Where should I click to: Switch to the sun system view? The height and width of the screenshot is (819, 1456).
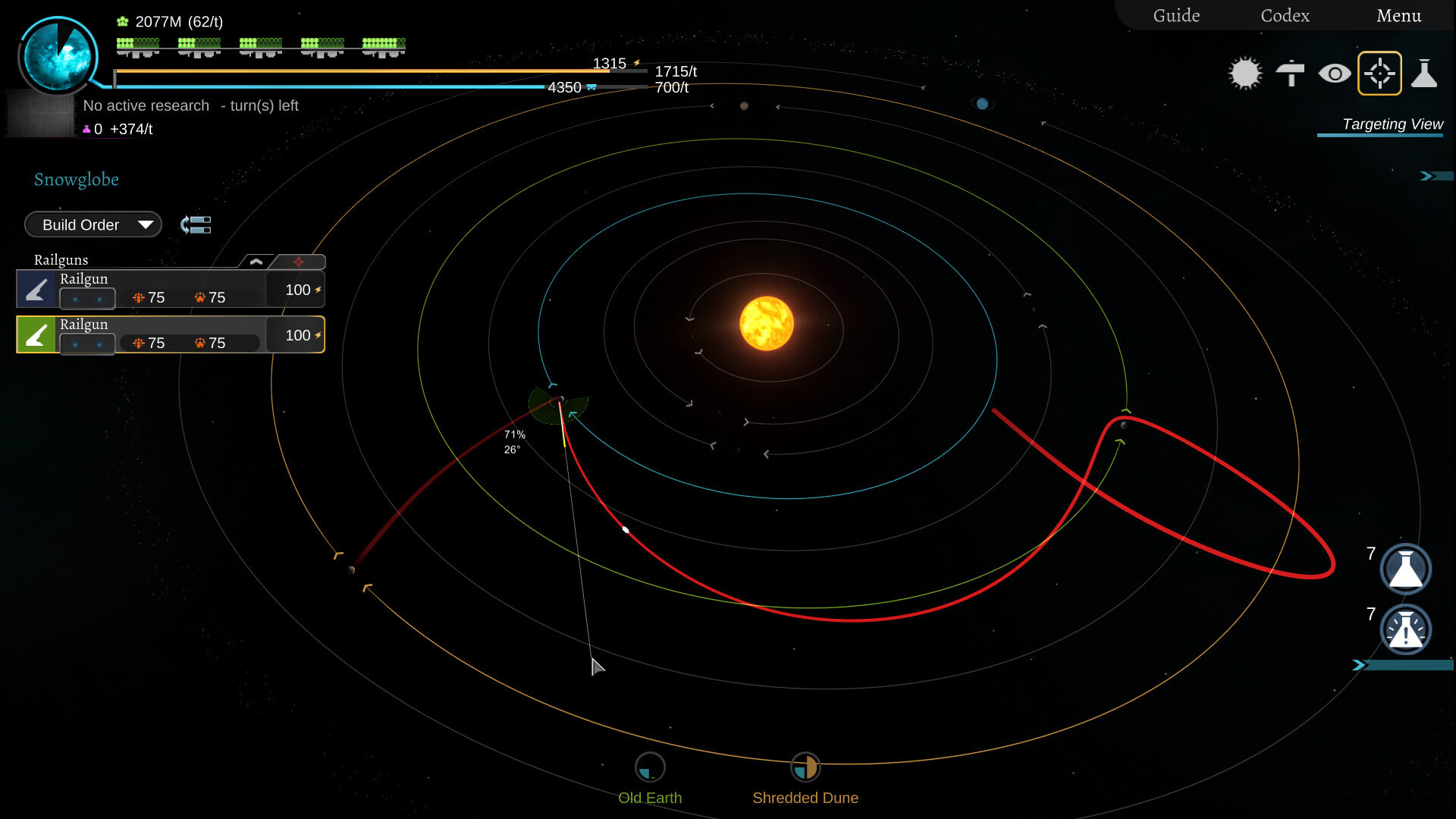[x=1244, y=74]
